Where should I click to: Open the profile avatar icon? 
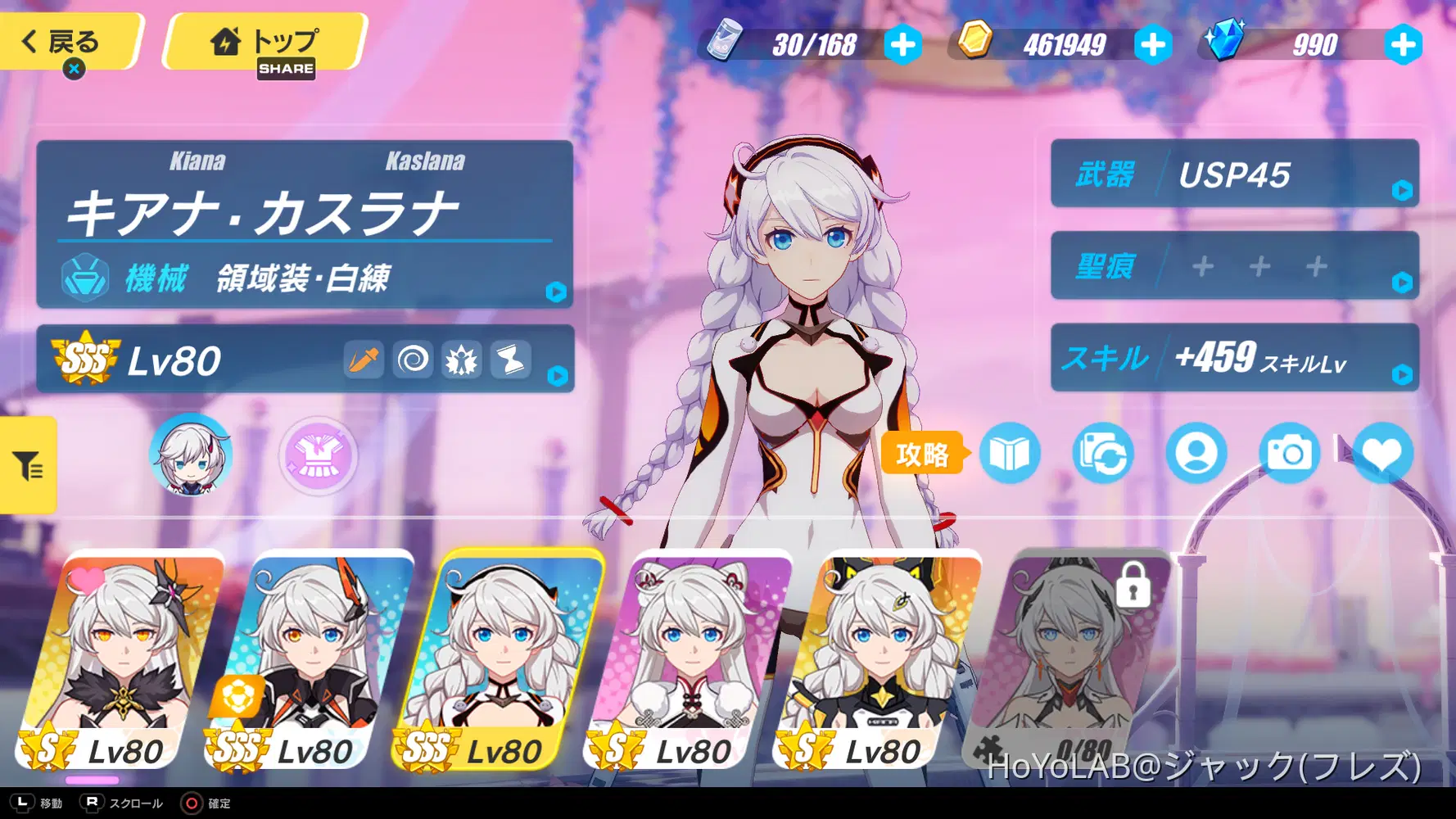click(x=1197, y=453)
